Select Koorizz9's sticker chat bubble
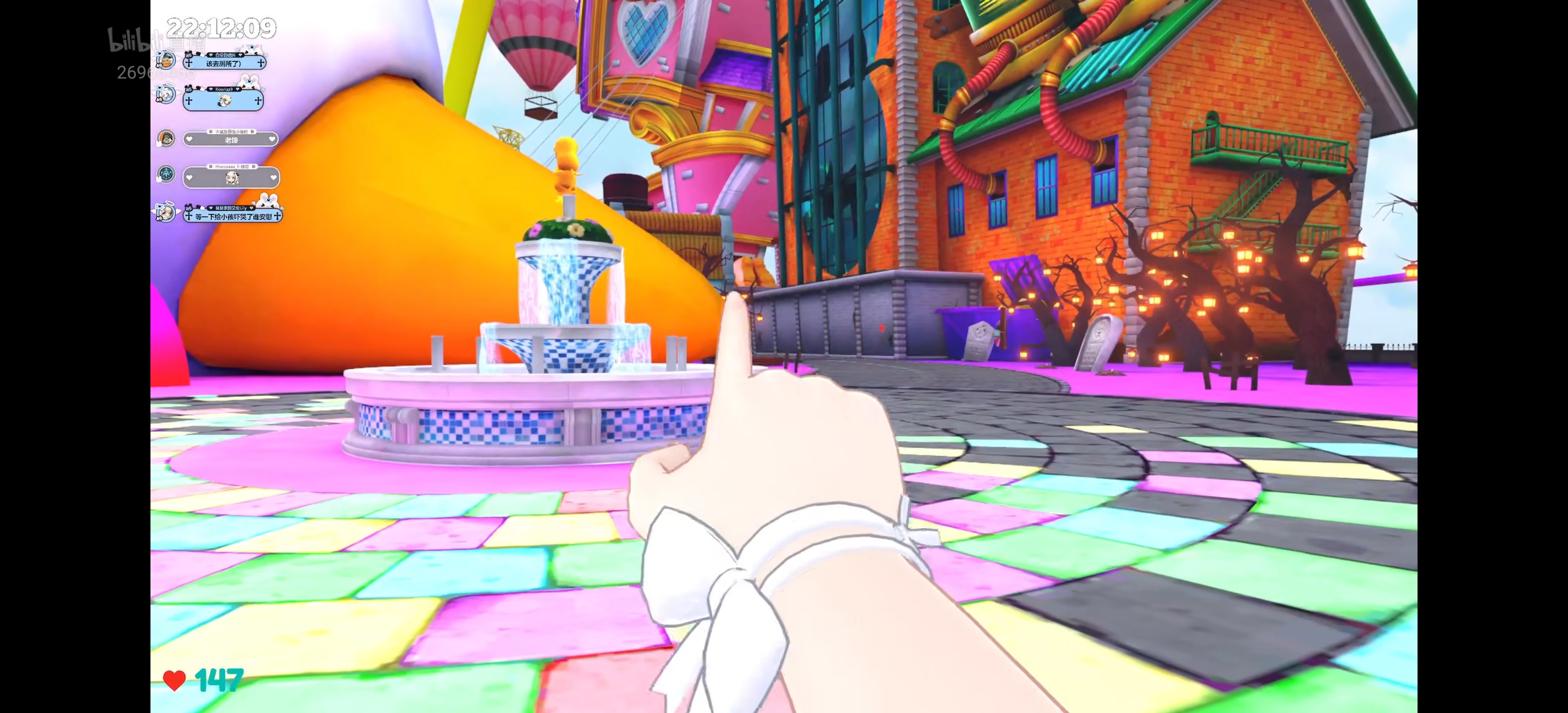This screenshot has height=713, width=1568. (223, 101)
